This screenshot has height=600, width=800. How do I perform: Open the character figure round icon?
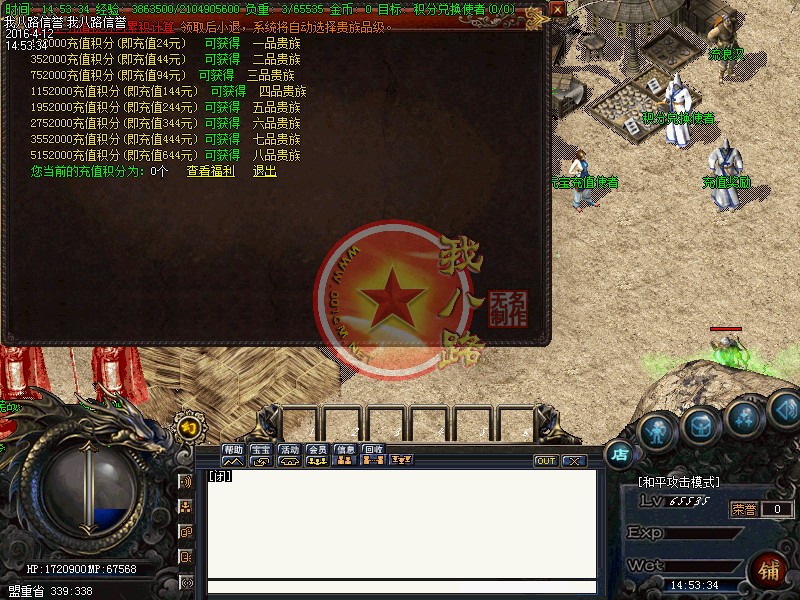tap(656, 432)
